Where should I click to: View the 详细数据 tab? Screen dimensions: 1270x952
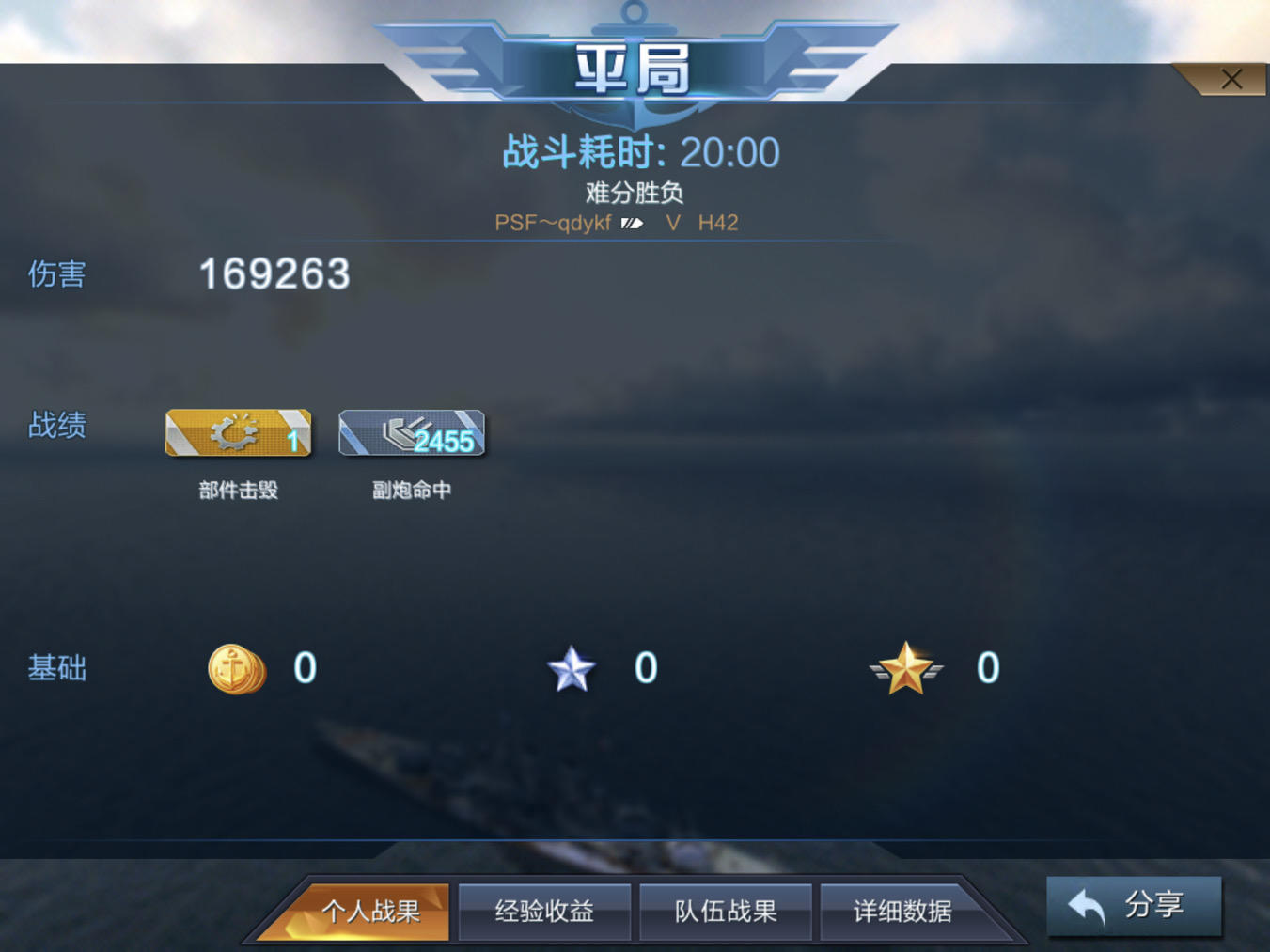click(x=905, y=910)
